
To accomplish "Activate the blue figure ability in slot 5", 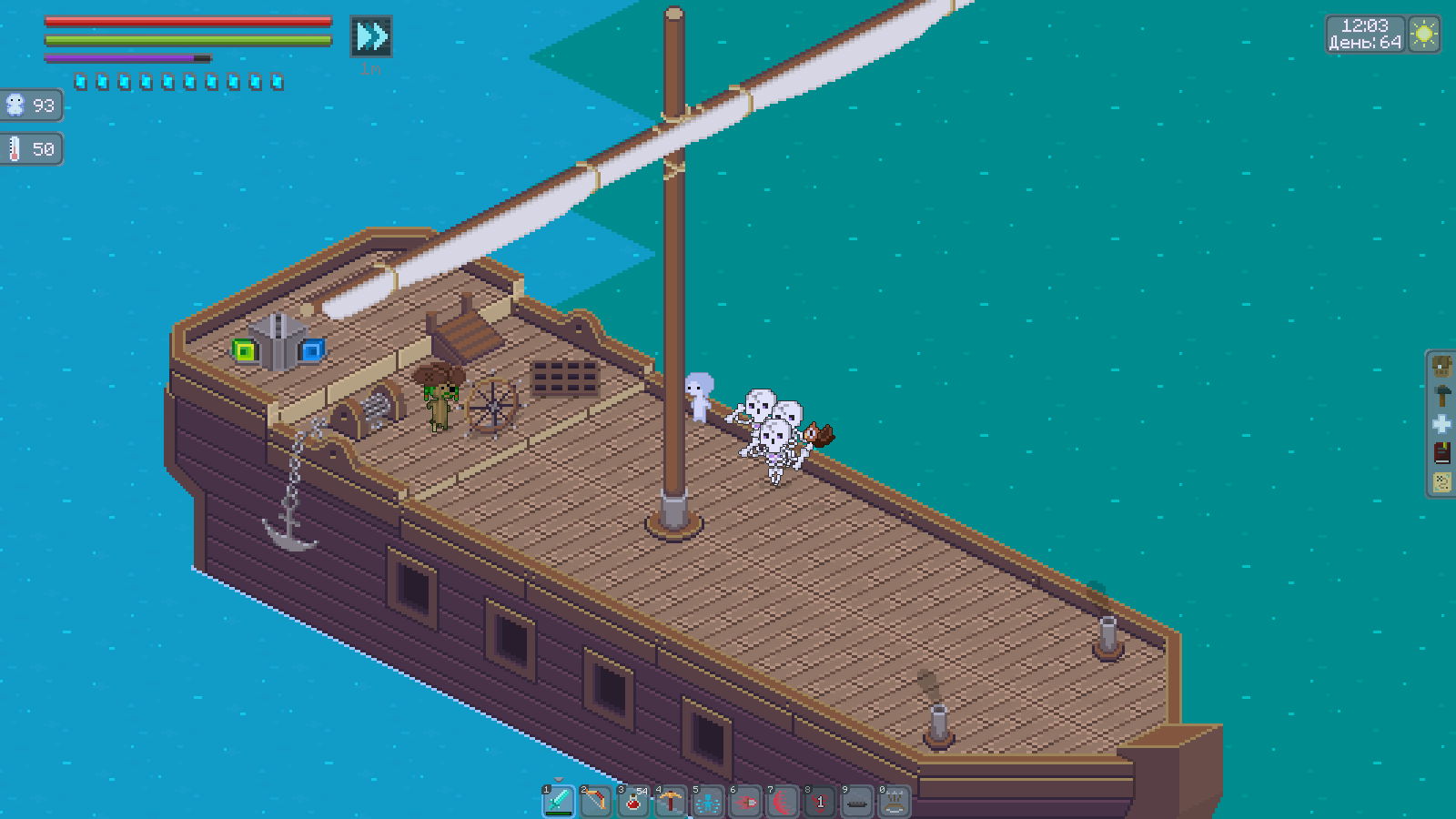I will 708,802.
